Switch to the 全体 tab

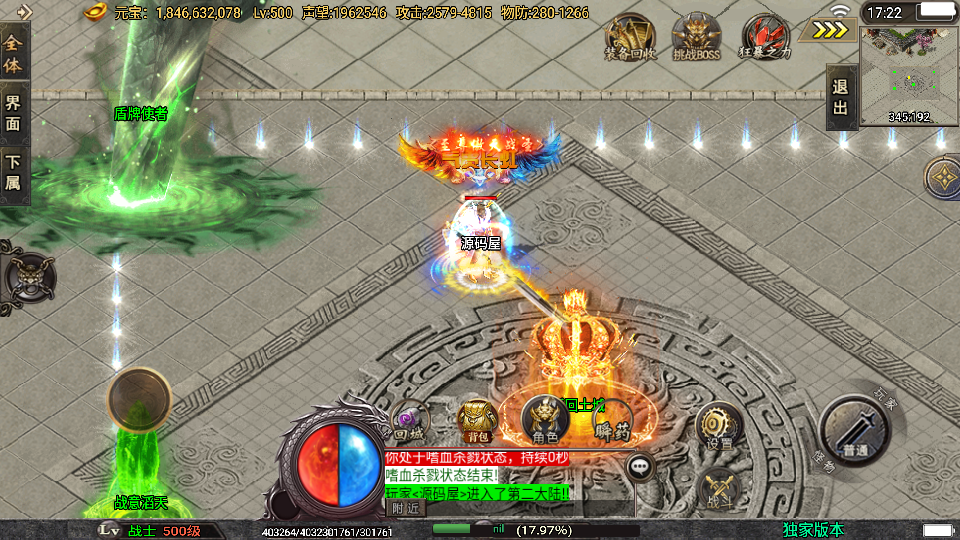[x=14, y=54]
